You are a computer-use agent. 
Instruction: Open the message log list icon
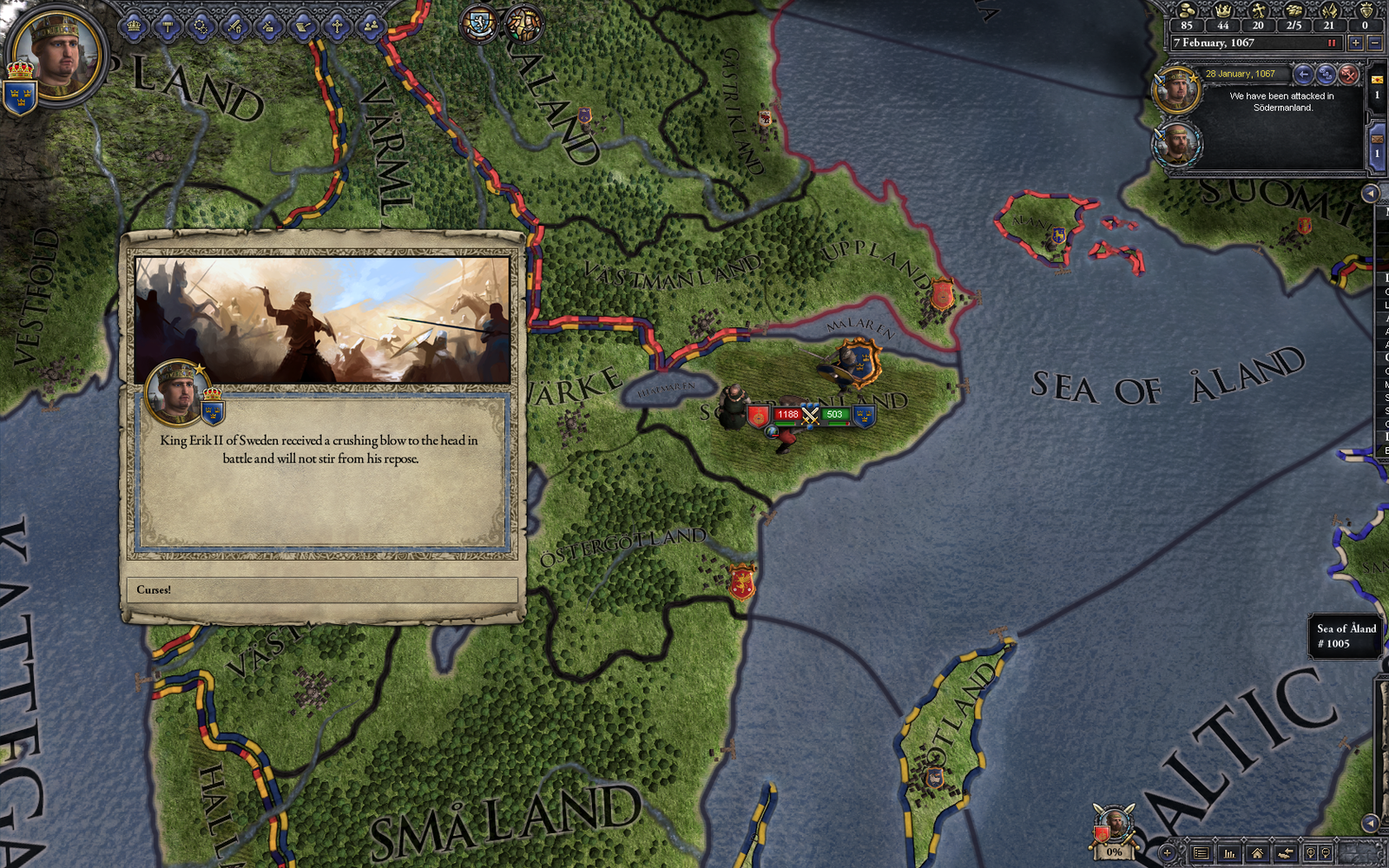tap(1201, 854)
